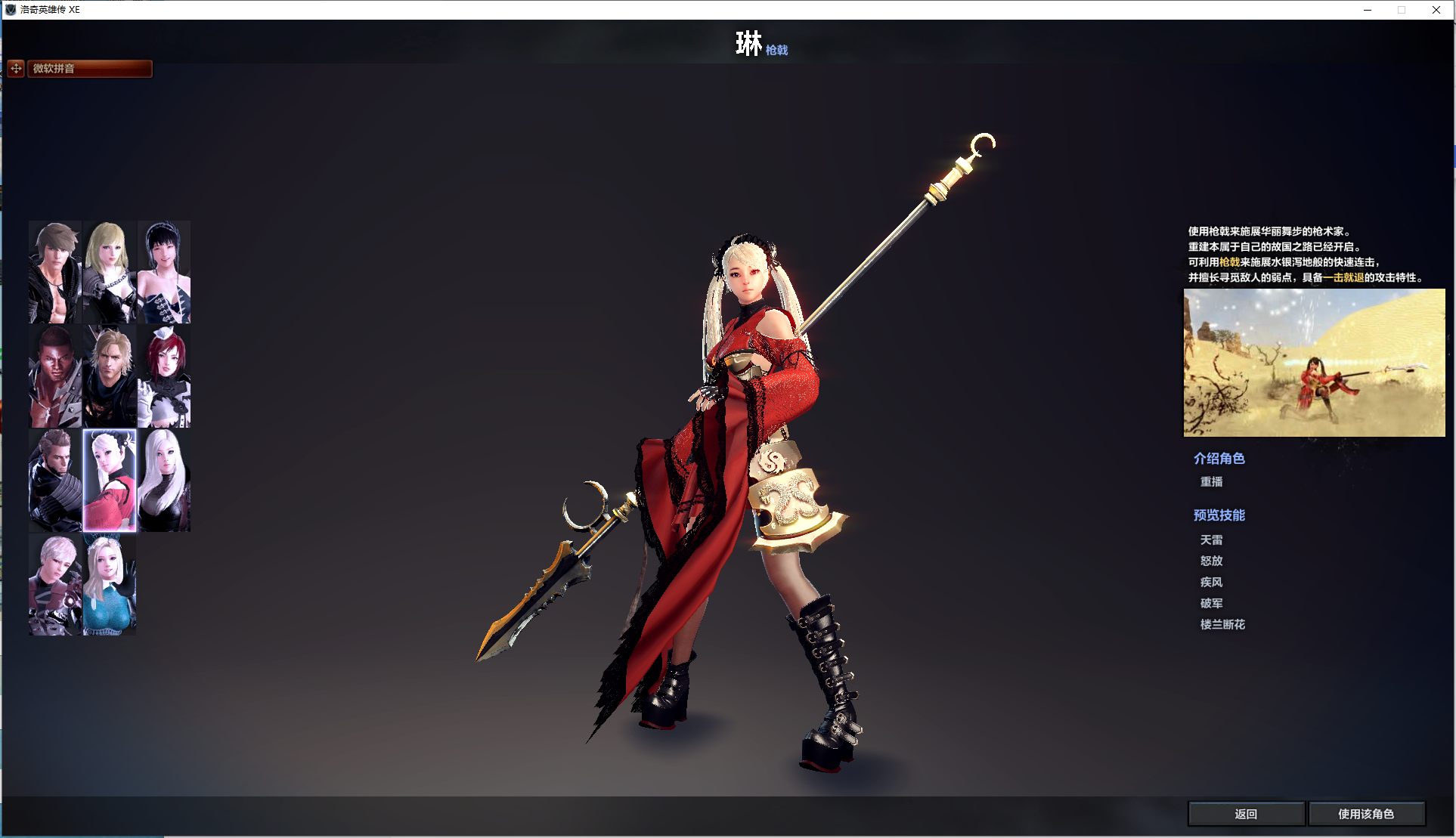Choose the long white-haired woman in black
Image resolution: width=1456 pixels, height=838 pixels.
tap(164, 481)
